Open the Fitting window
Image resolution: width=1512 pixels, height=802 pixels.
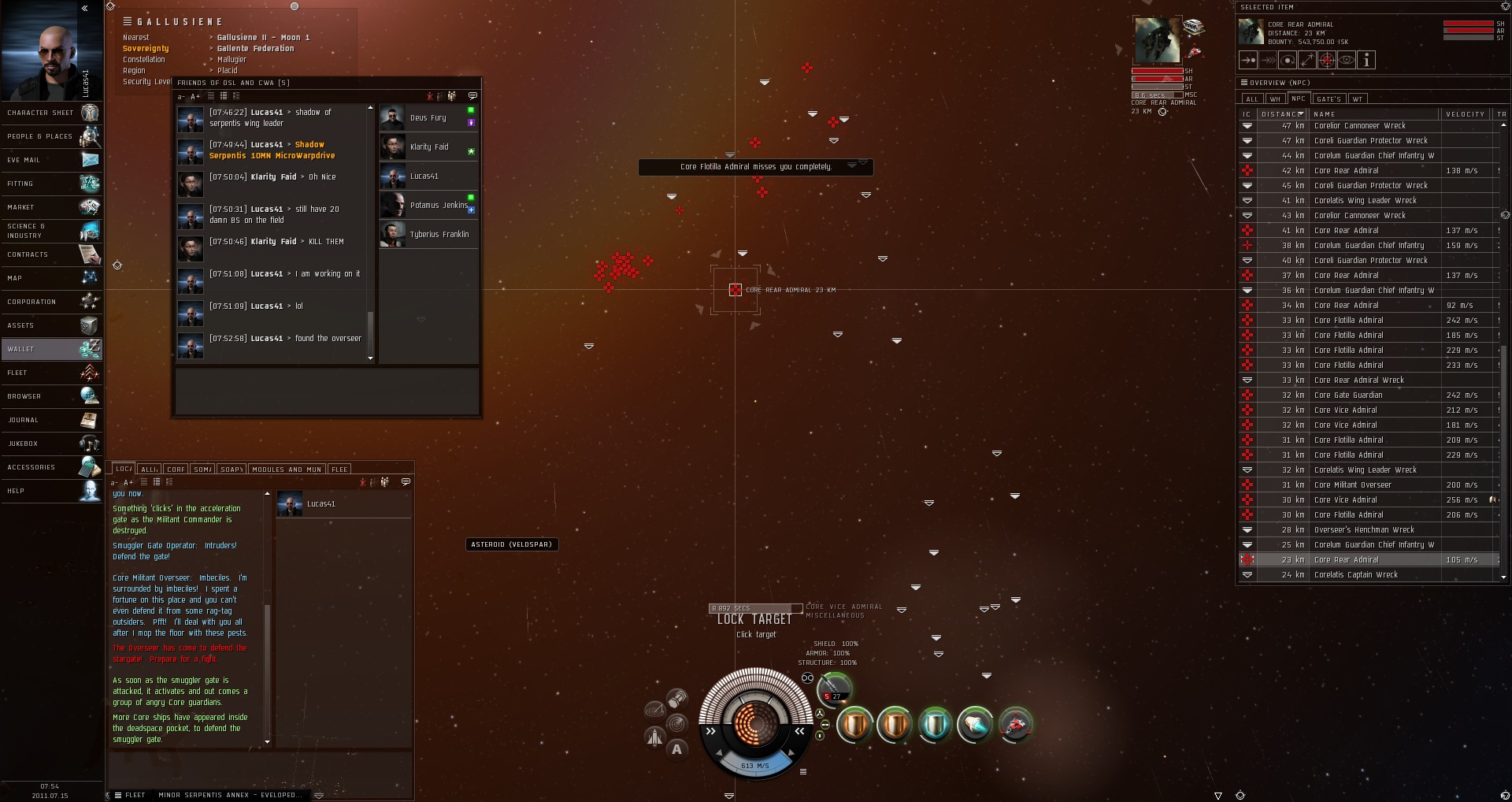click(x=51, y=184)
